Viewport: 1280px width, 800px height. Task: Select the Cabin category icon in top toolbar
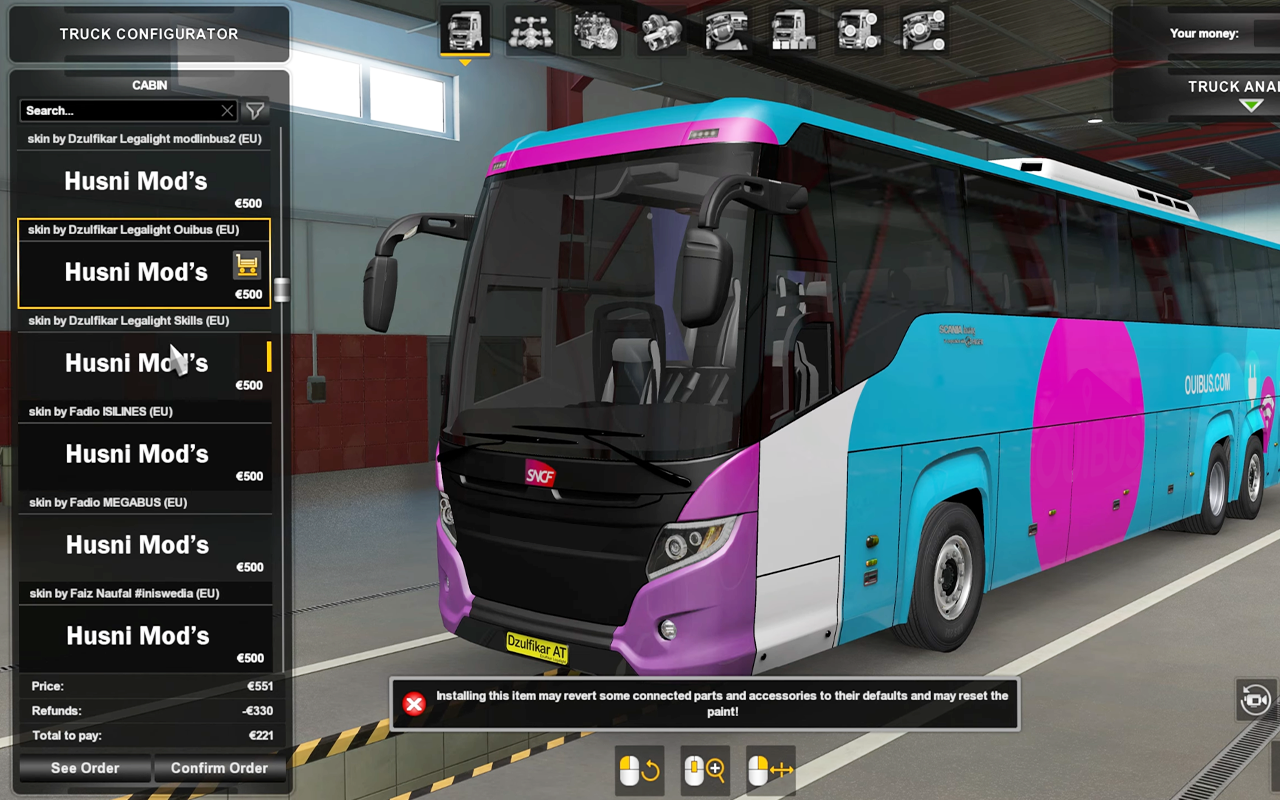(x=465, y=32)
